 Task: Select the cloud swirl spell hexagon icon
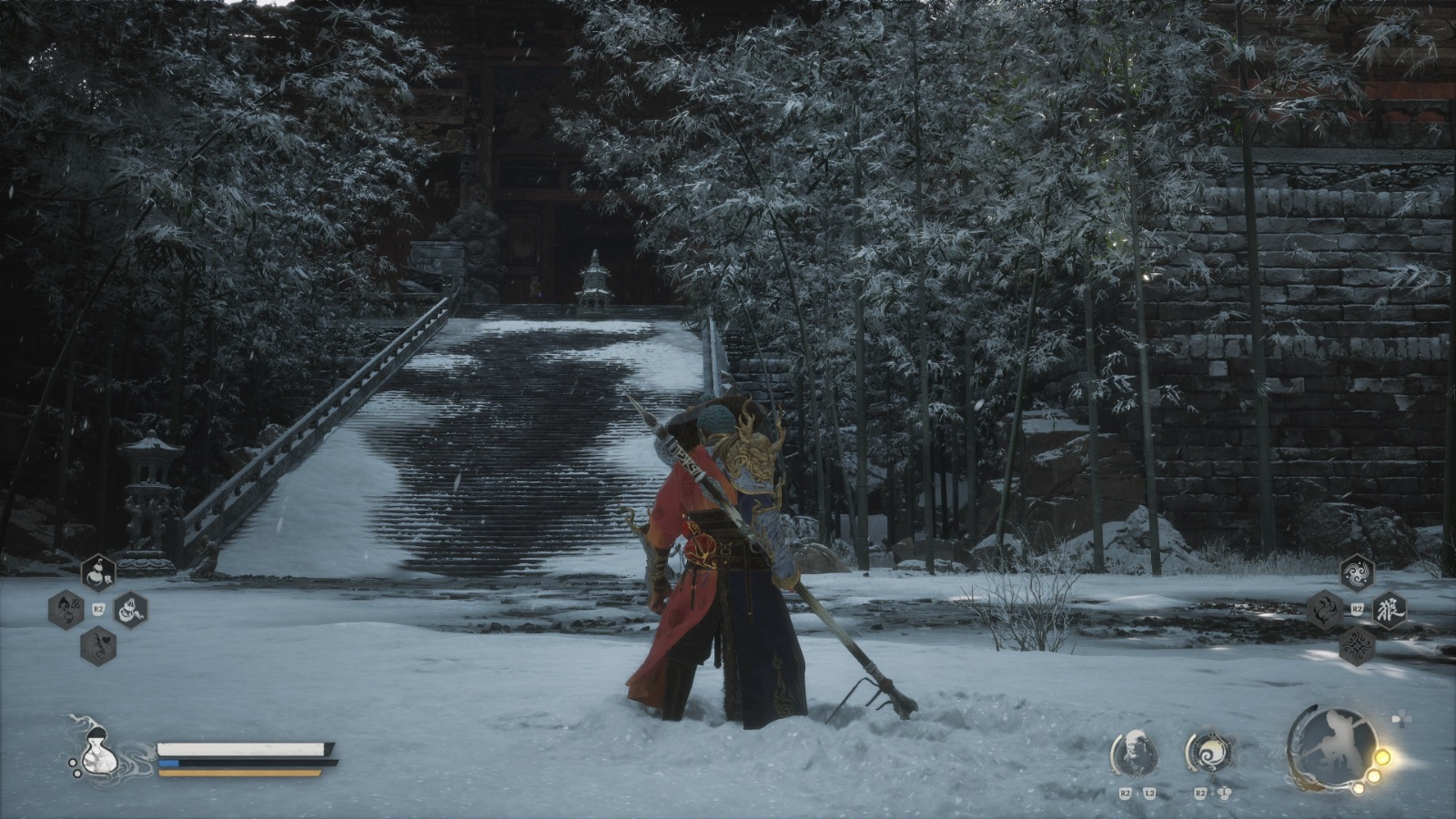pos(1355,573)
